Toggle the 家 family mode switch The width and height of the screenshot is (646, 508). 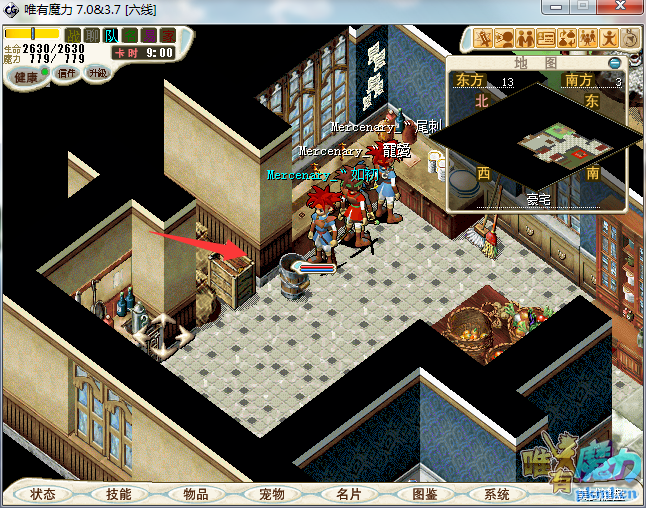168,36
